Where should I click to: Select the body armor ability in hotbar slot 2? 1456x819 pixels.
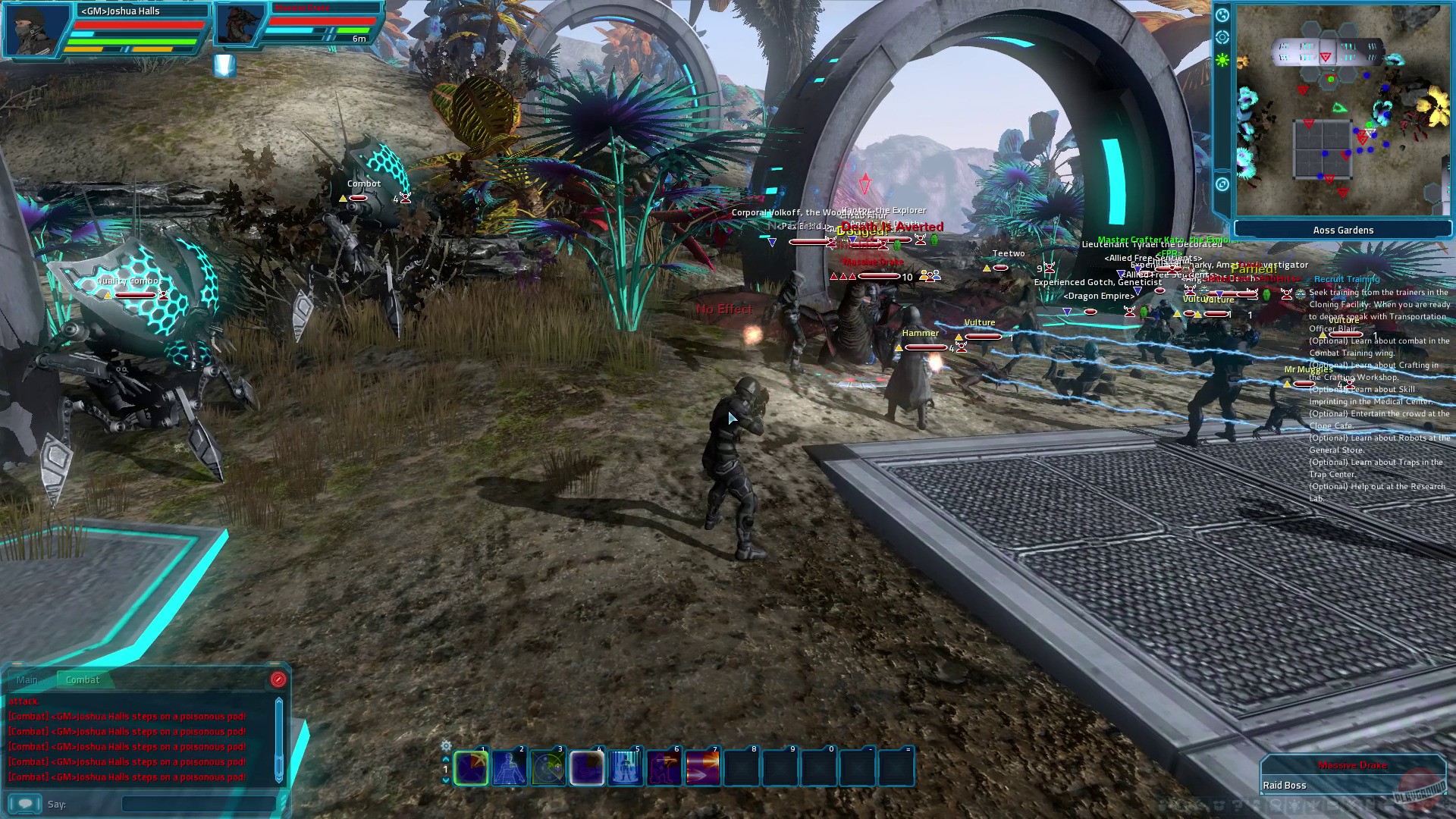510,767
